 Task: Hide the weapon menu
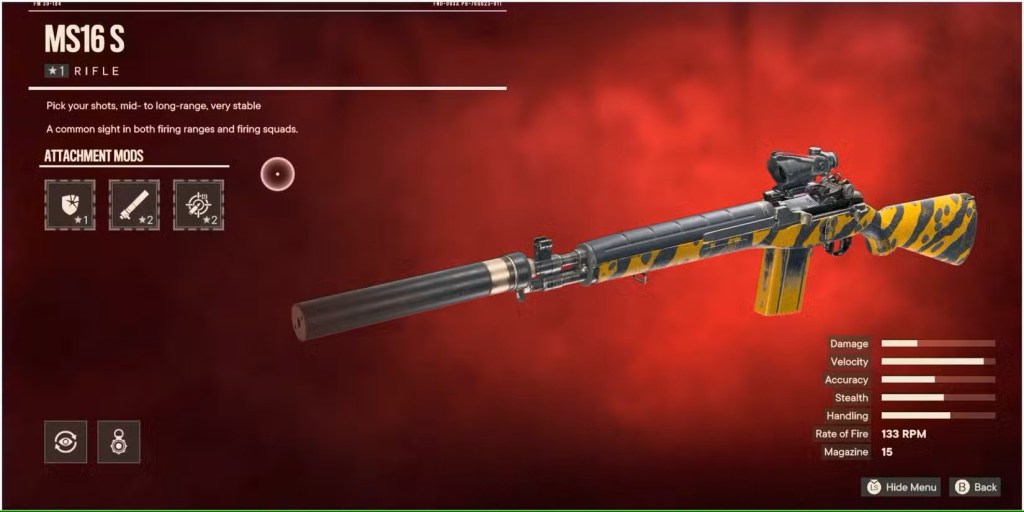click(901, 487)
